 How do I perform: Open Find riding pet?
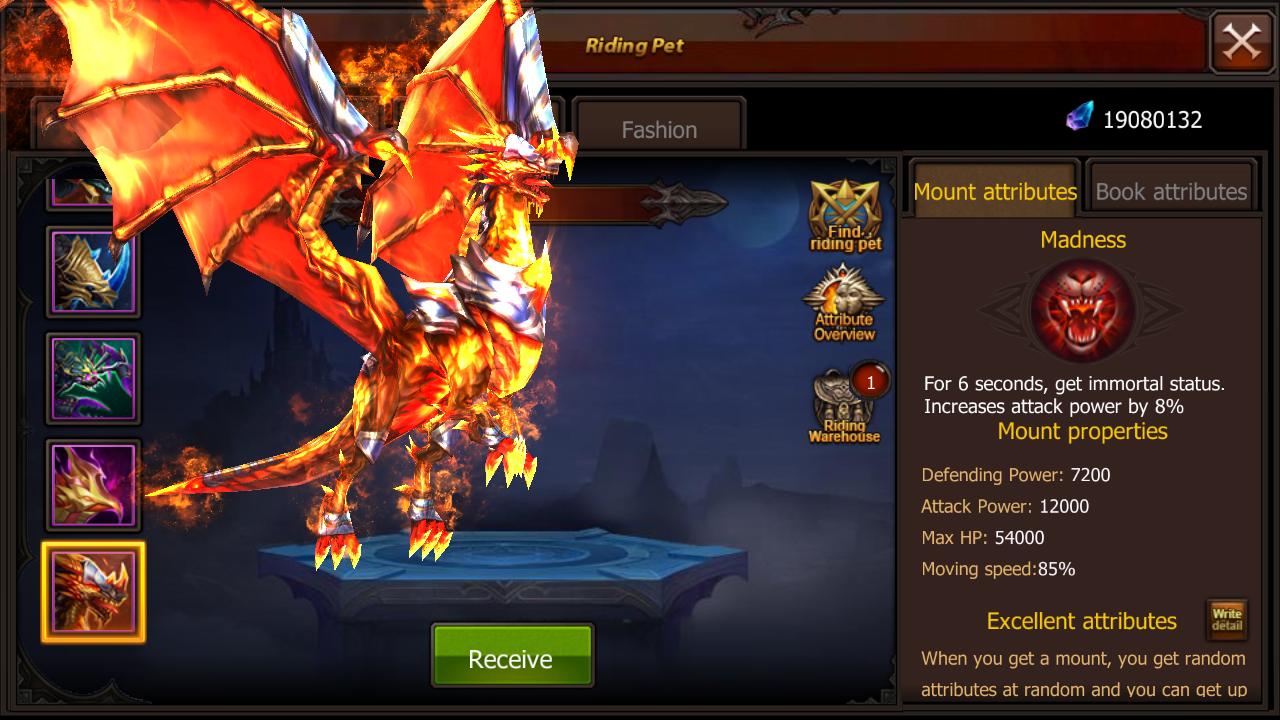pos(845,215)
